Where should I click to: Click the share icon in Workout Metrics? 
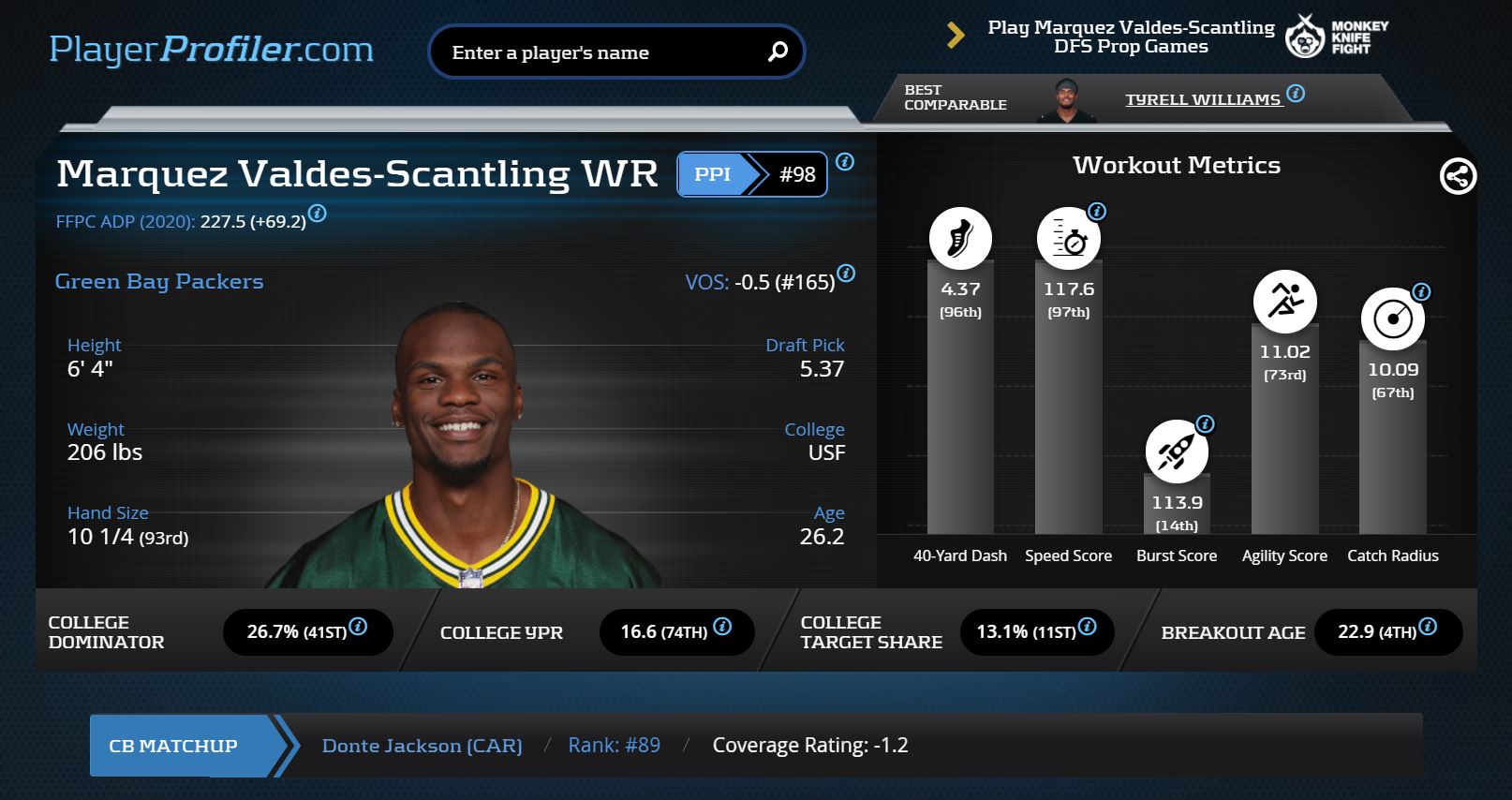click(x=1458, y=176)
